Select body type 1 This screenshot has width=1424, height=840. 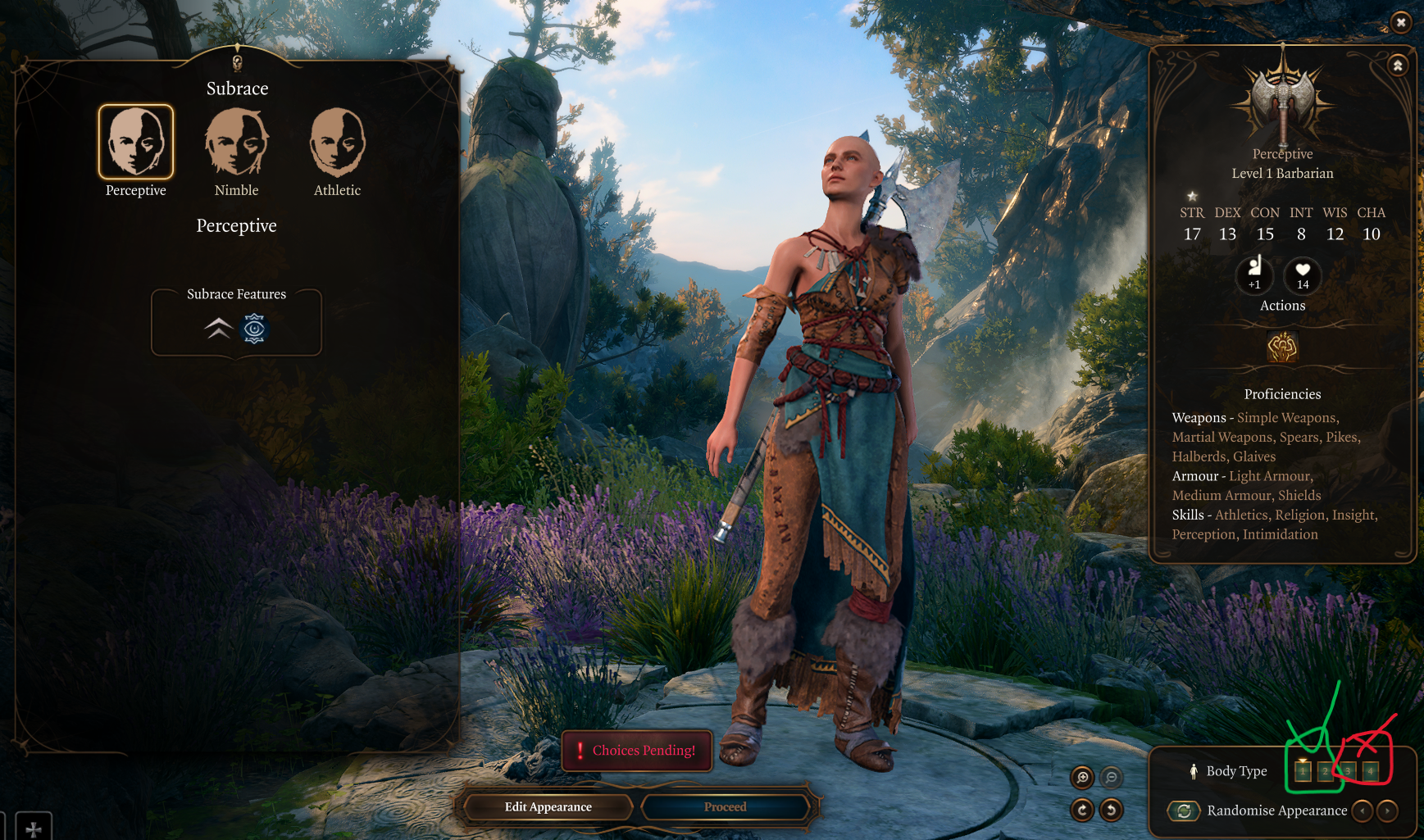coord(1303,771)
